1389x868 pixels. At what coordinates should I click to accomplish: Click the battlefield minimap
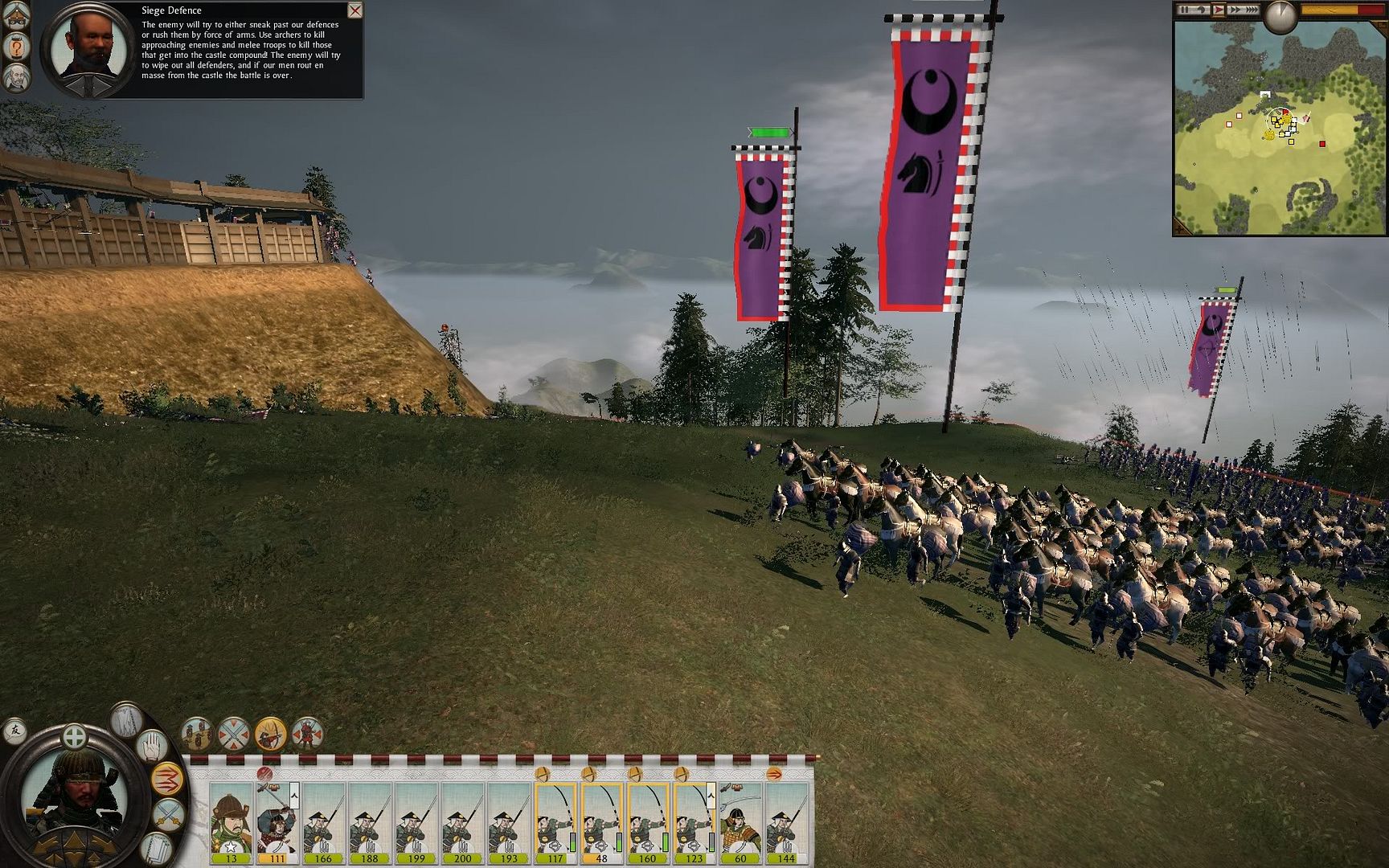pos(1280,129)
